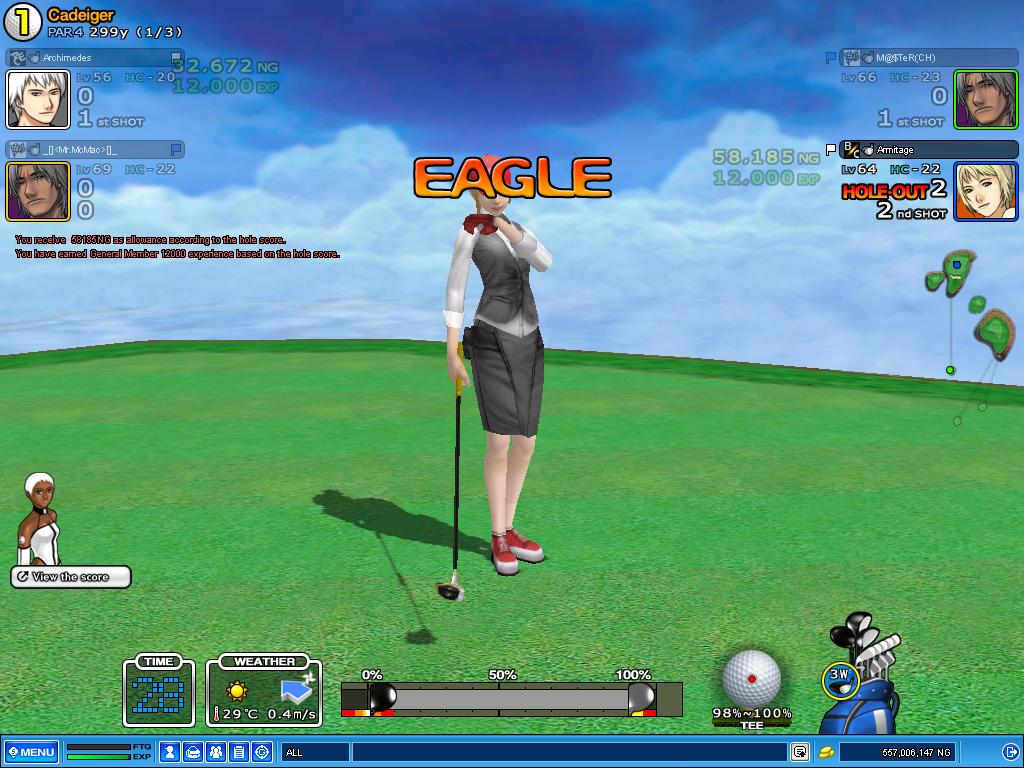Viewport: 1024px width, 768px height.
Task: Click the caddie character icon
Action: click(41, 520)
